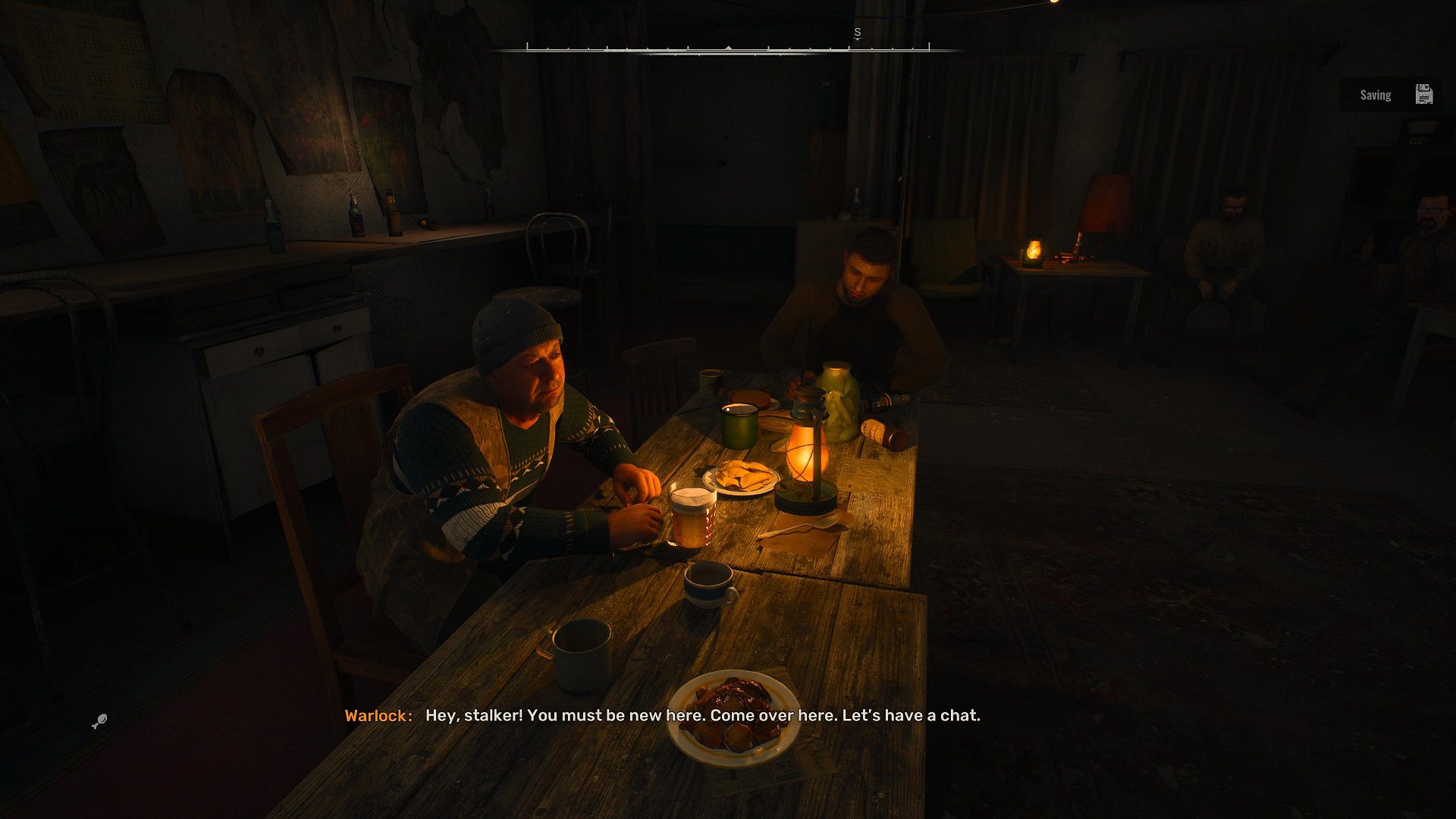This screenshot has height=819, width=1456.
Task: Click the compass bar heading strip
Action: click(728, 49)
